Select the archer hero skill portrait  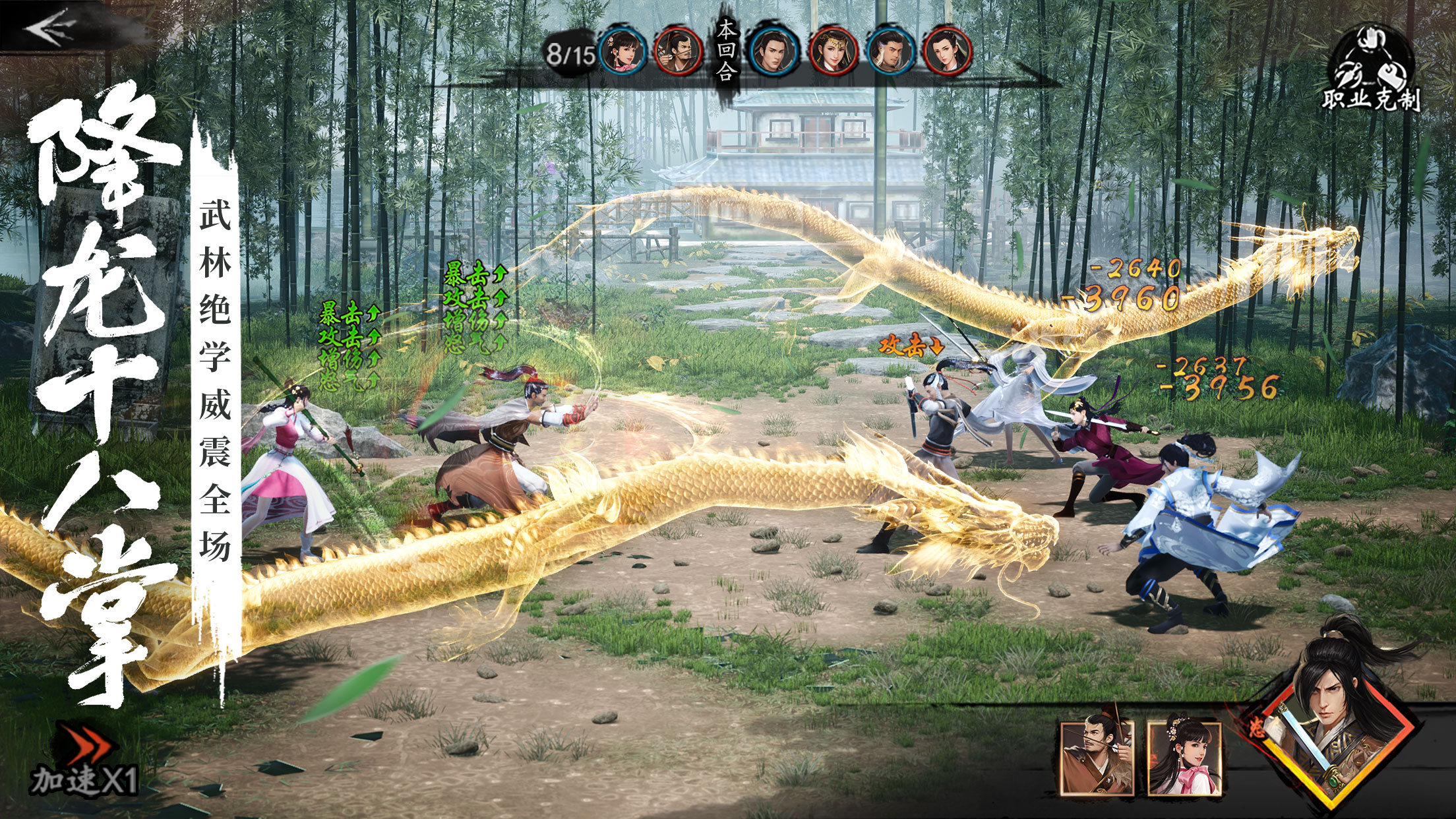[1096, 757]
